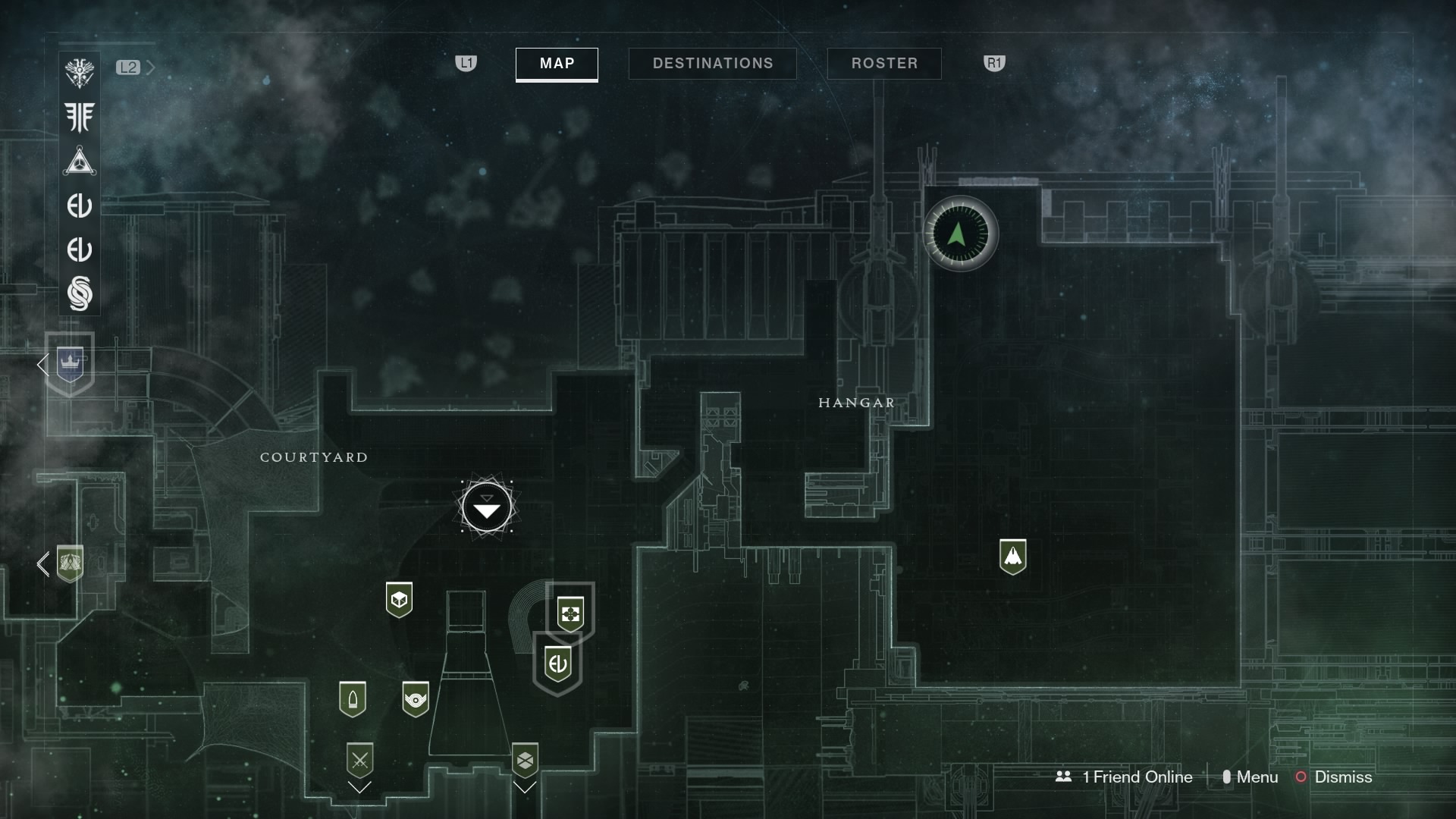Open the Roster tab
The width and height of the screenshot is (1456, 819).
(884, 64)
